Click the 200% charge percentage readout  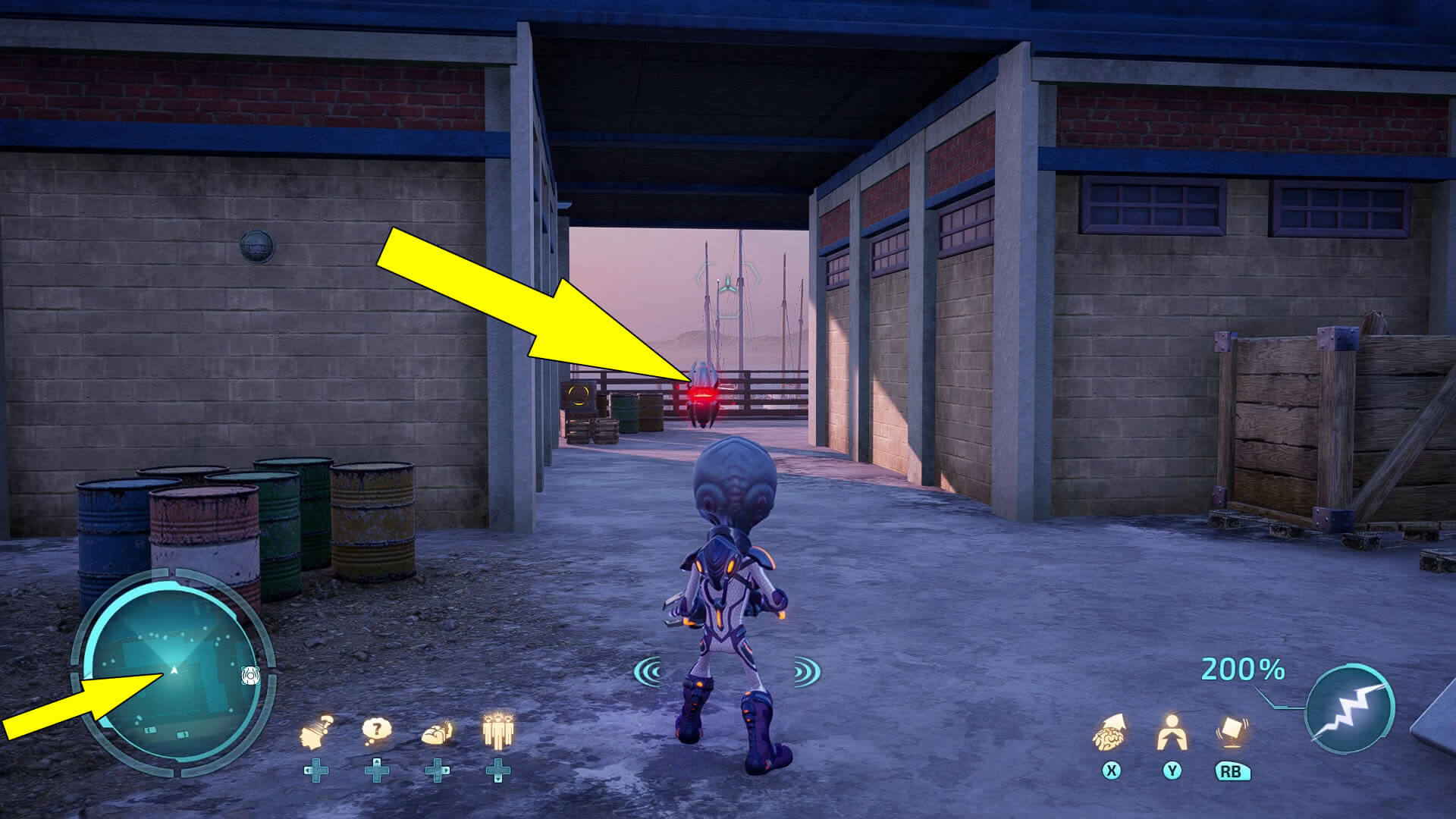pos(1241,670)
